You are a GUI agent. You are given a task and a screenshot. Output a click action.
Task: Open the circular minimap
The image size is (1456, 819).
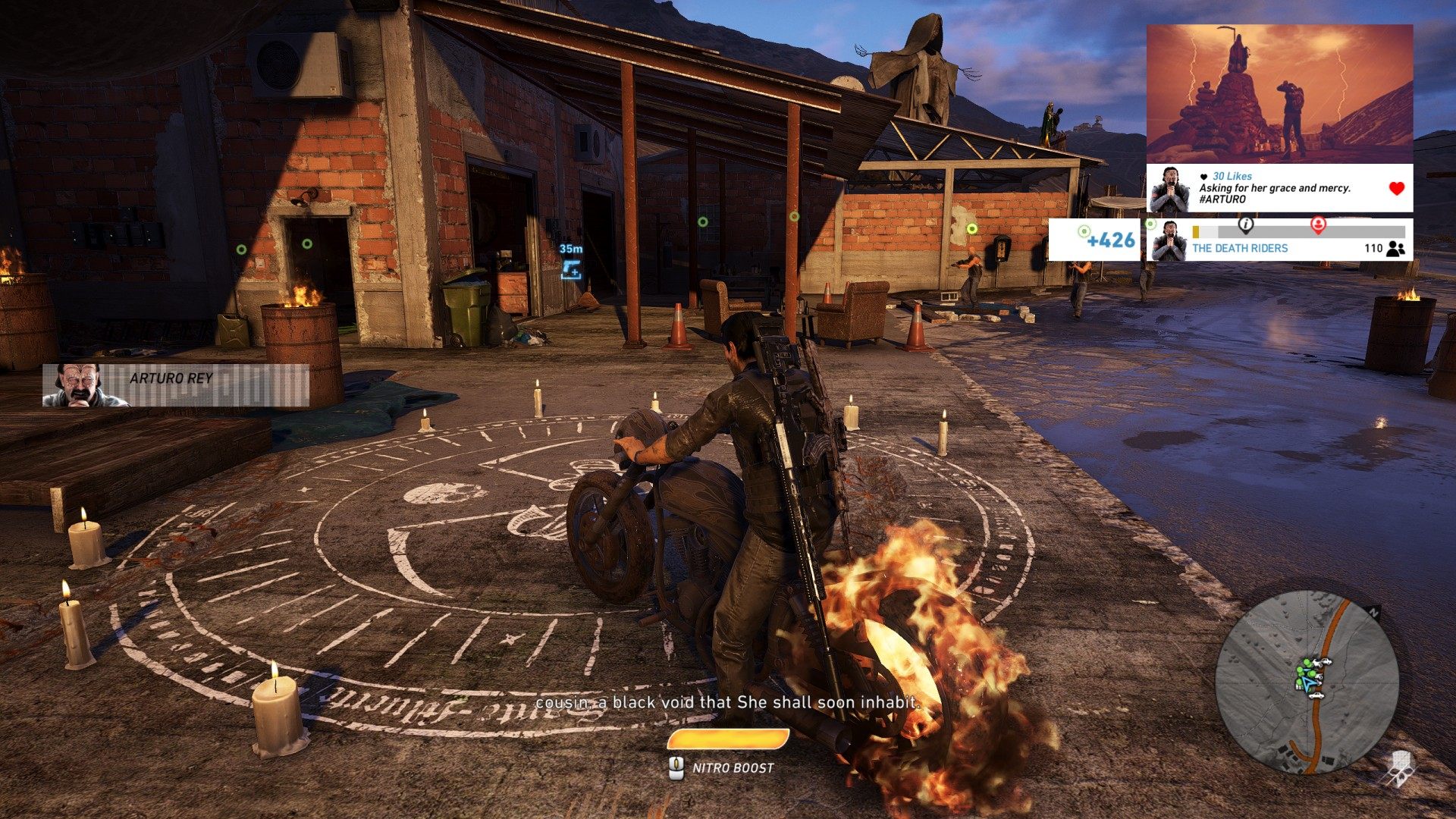click(1307, 682)
